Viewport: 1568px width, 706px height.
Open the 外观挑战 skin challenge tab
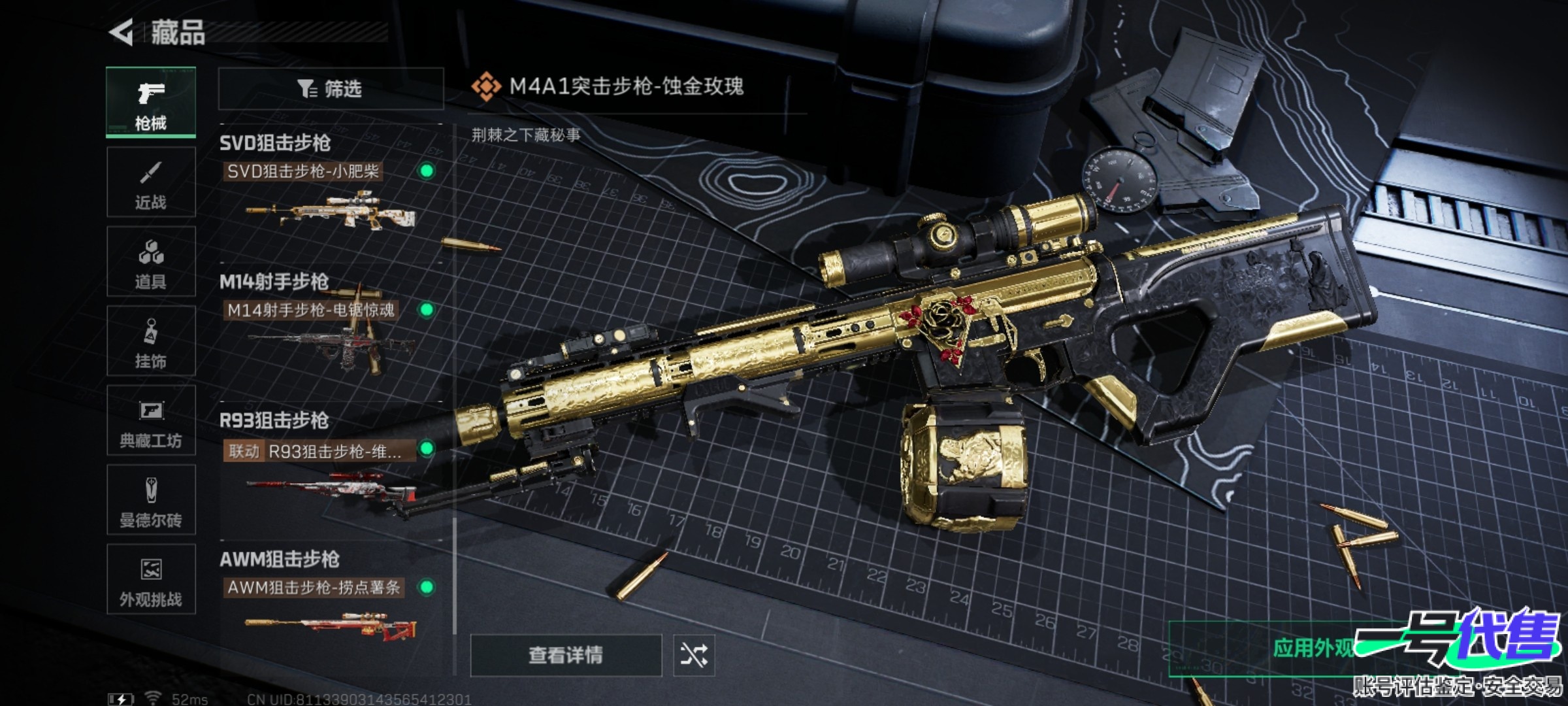pos(151,579)
